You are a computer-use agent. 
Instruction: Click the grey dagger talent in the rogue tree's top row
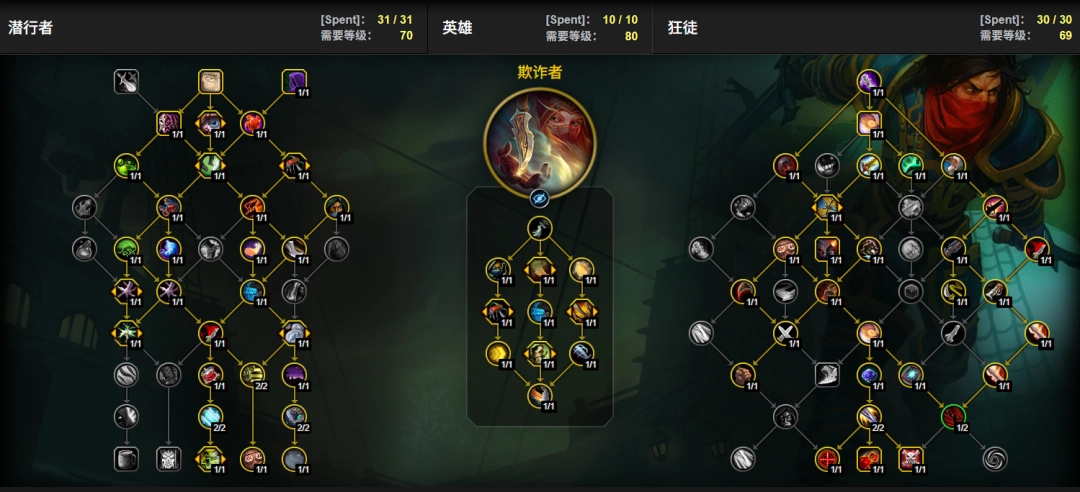coord(126,81)
